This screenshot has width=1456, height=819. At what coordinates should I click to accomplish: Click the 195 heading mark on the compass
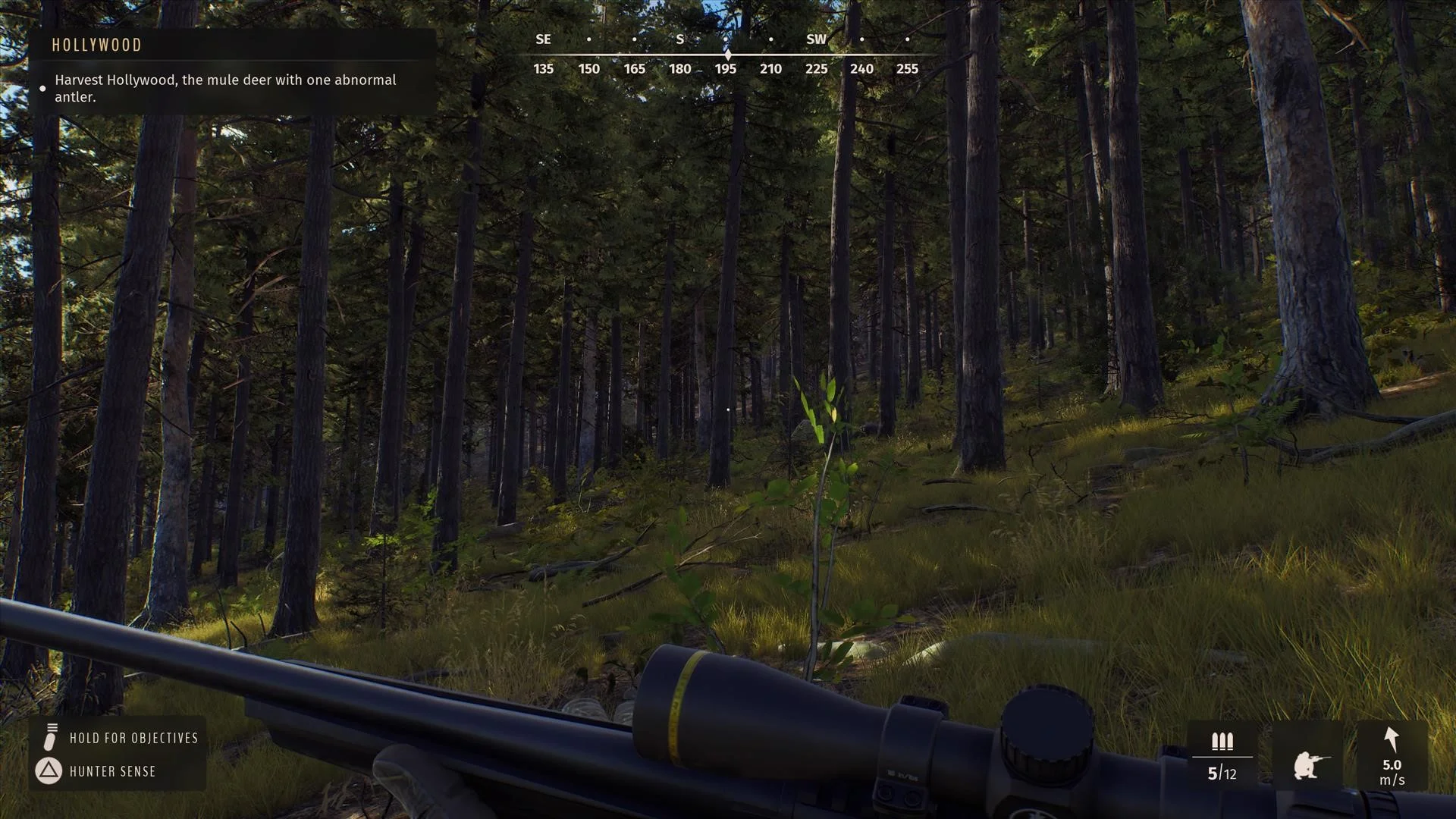726,68
